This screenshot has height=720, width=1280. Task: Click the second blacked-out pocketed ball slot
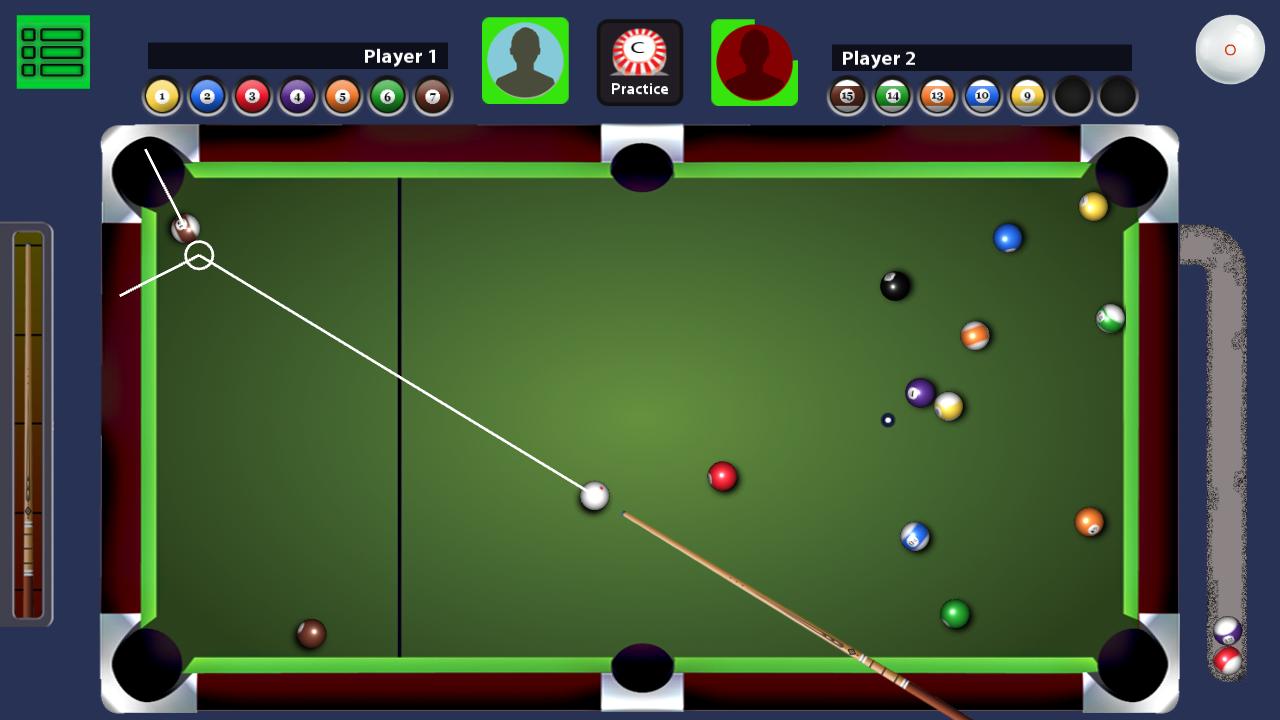pyautogui.click(x=1117, y=95)
